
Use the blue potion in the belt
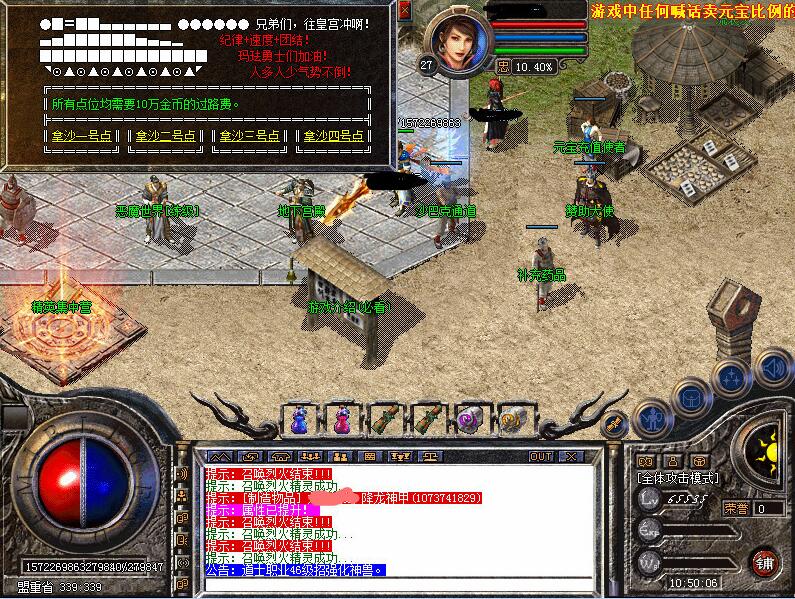[299, 419]
